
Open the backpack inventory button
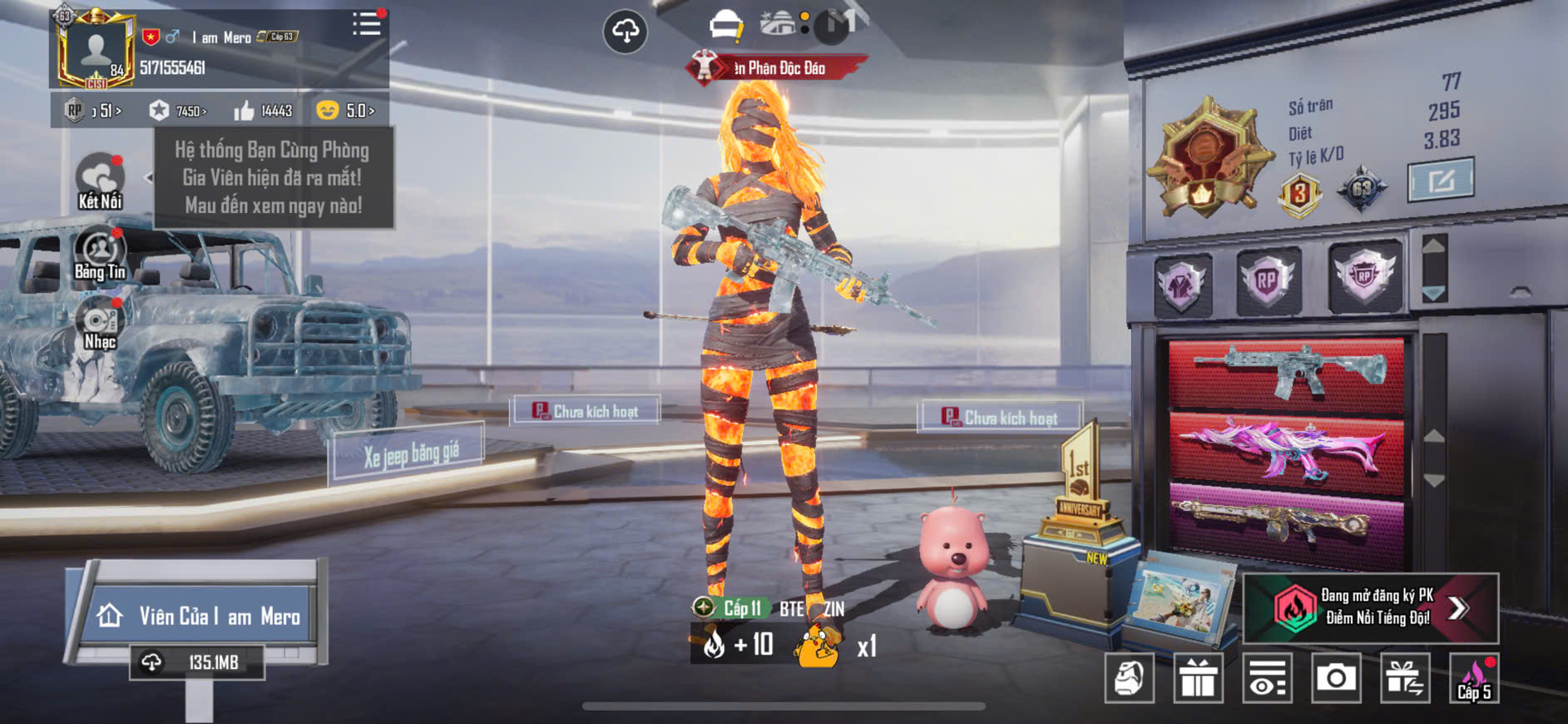click(1129, 678)
